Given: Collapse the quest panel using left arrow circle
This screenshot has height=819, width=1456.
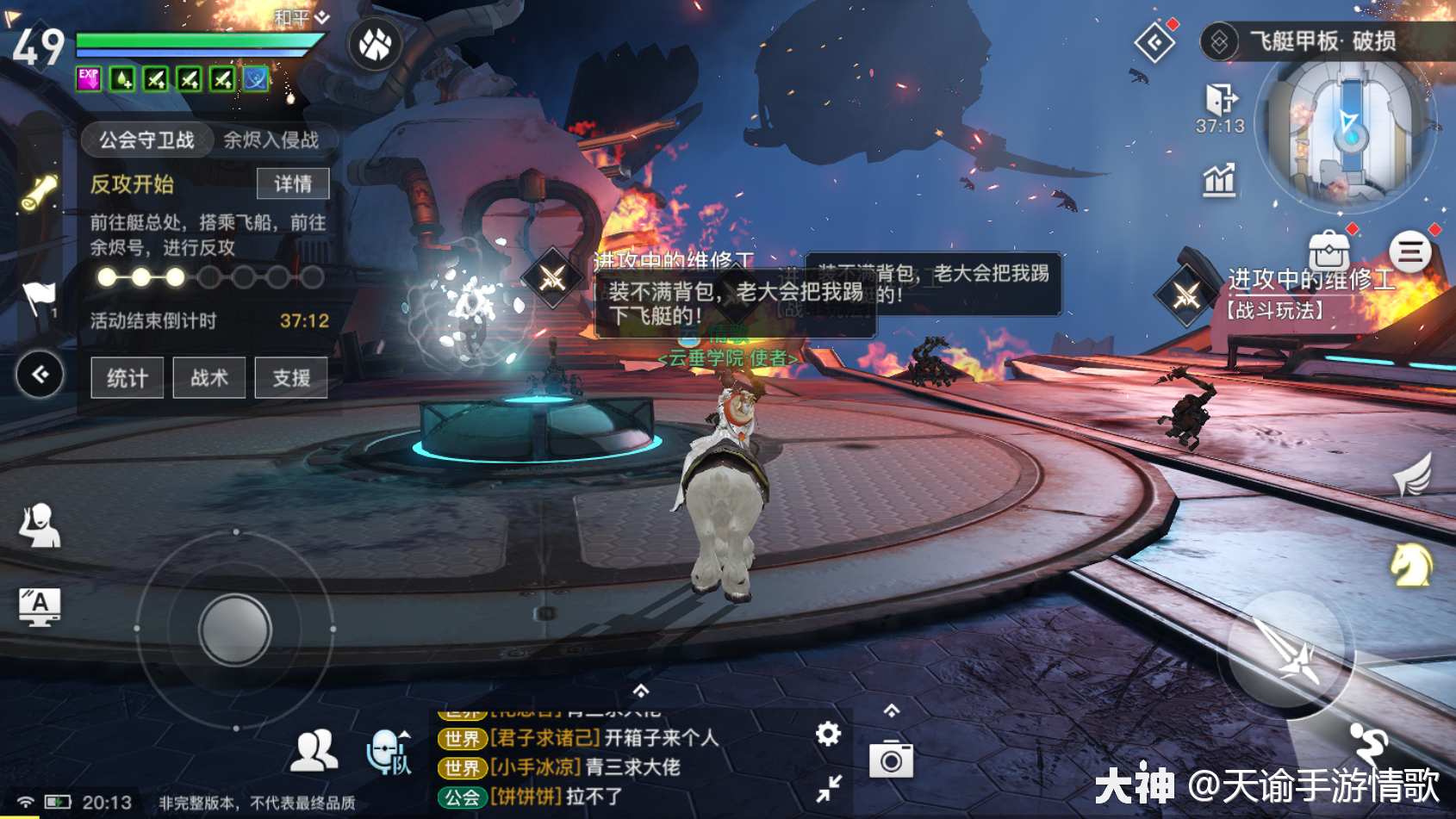Looking at the screenshot, I should click(x=38, y=373).
